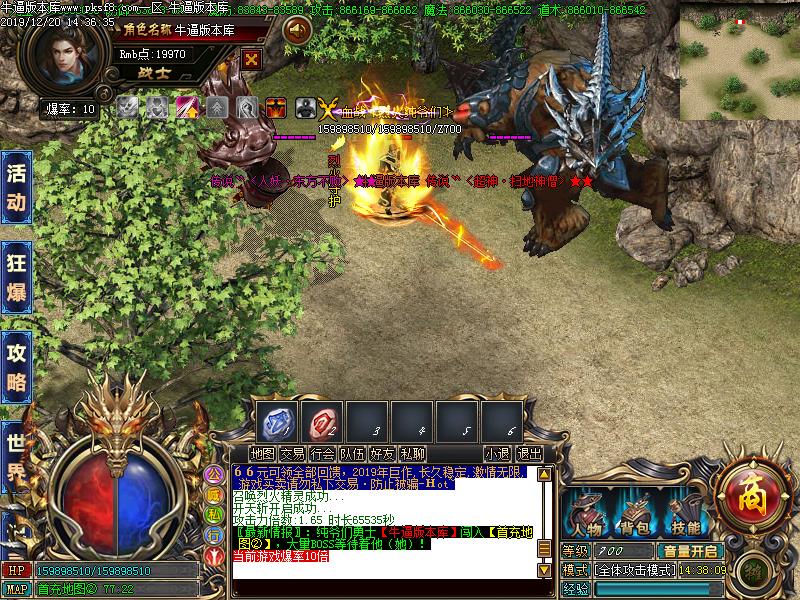Open the 好友 friends button
This screenshot has height=600, width=800.
pos(382,454)
